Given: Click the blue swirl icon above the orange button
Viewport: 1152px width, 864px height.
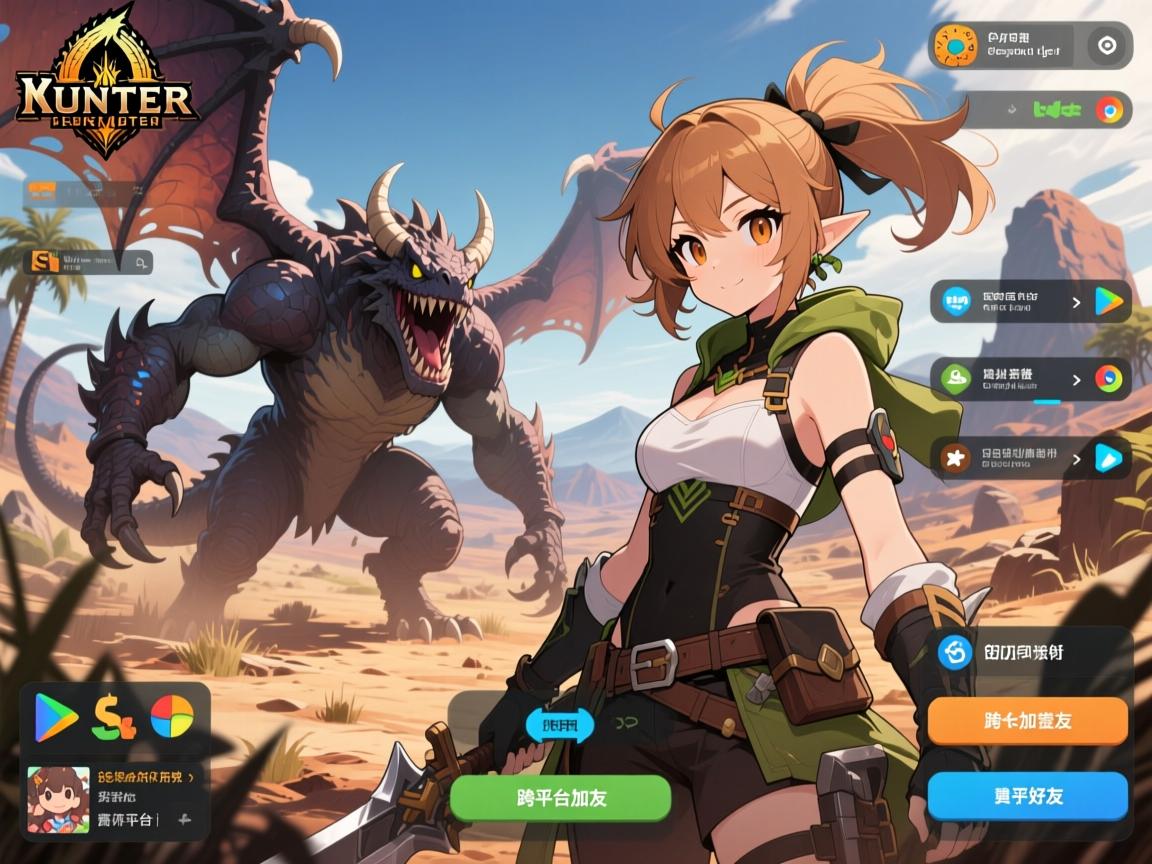Looking at the screenshot, I should [955, 653].
